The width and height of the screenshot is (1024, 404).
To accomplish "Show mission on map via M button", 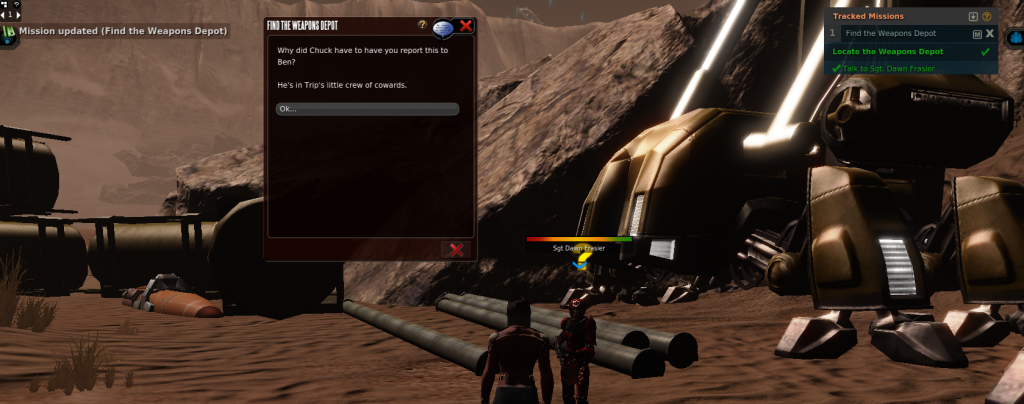I will pos(975,34).
